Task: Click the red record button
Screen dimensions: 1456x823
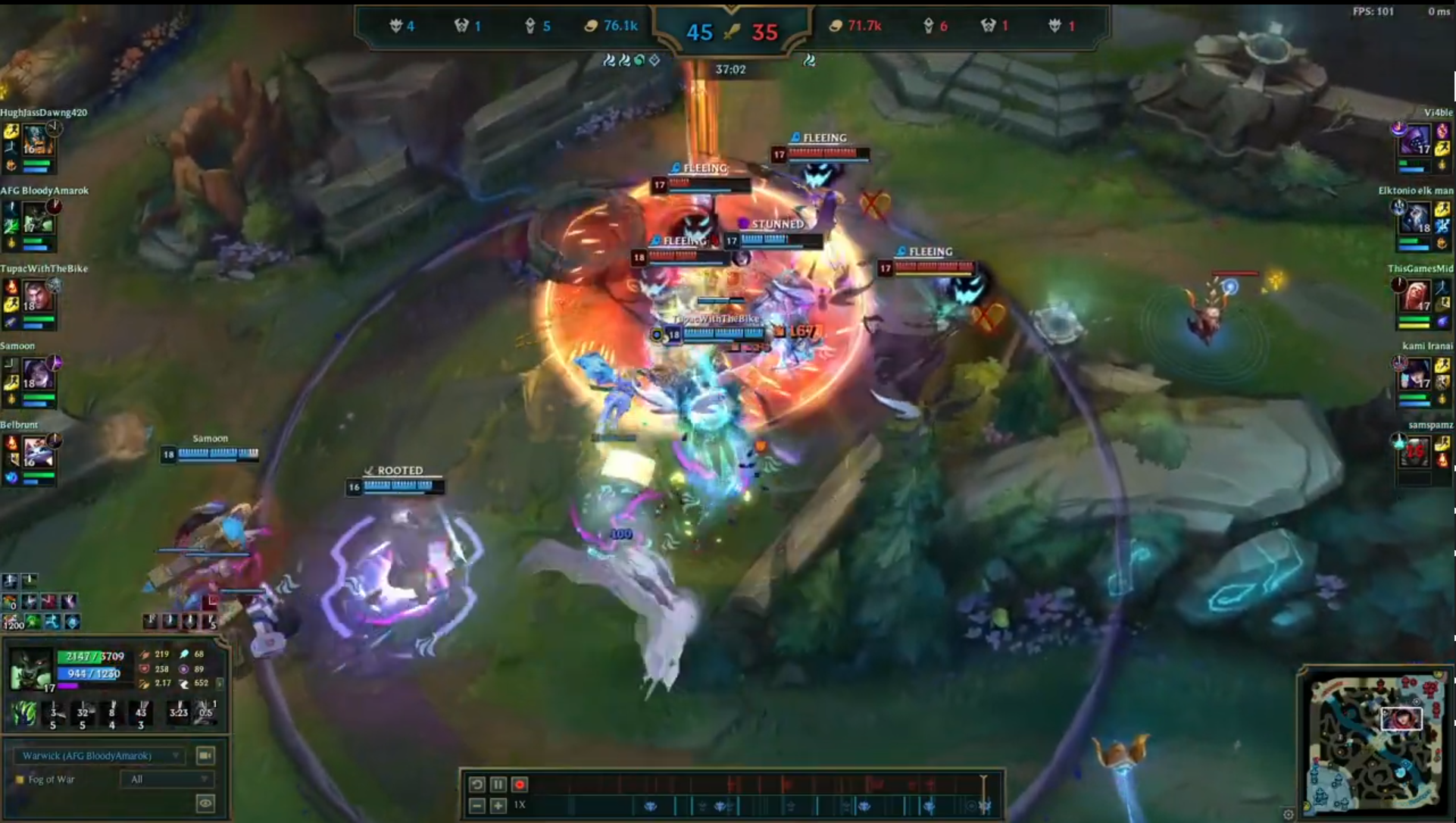Action: click(x=520, y=784)
